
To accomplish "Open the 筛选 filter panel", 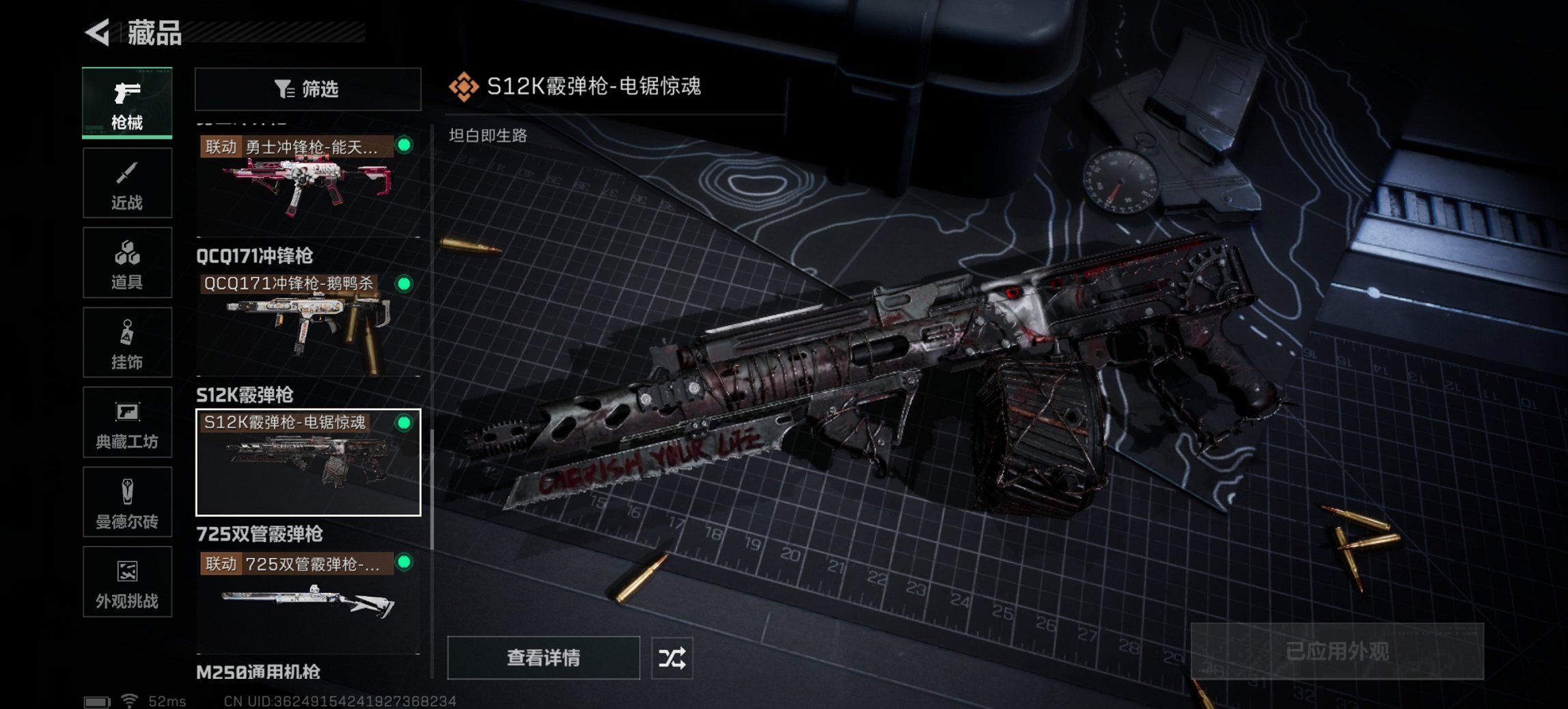I will pos(307,89).
